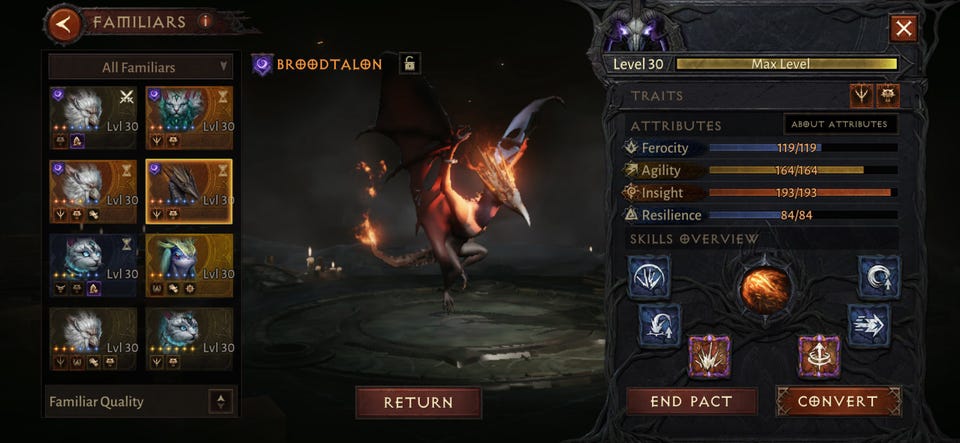Image resolution: width=960 pixels, height=443 pixels.
Task: View the beast face trait icon
Action: coord(887,95)
